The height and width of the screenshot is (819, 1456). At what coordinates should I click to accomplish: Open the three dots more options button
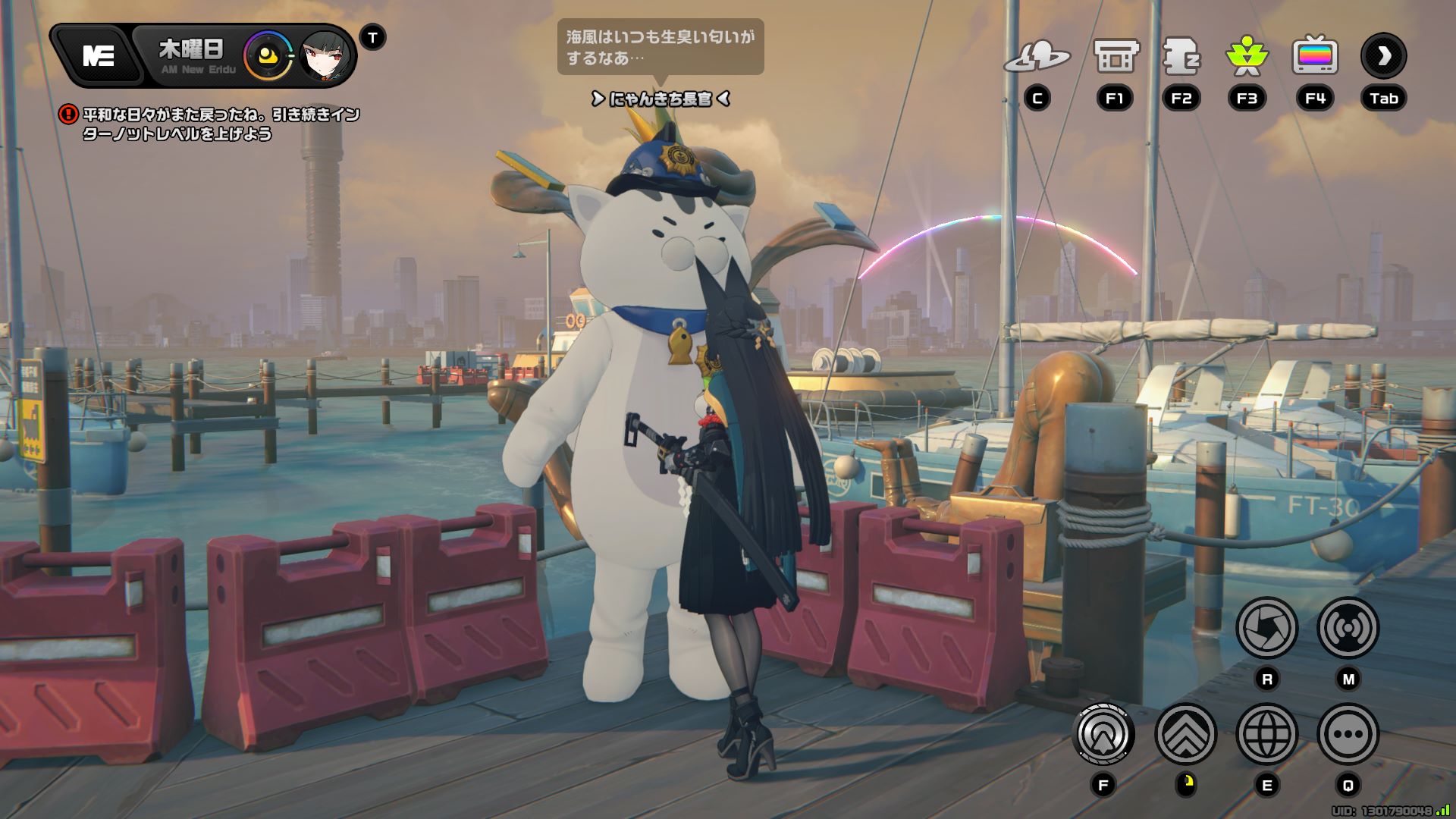tap(1348, 734)
